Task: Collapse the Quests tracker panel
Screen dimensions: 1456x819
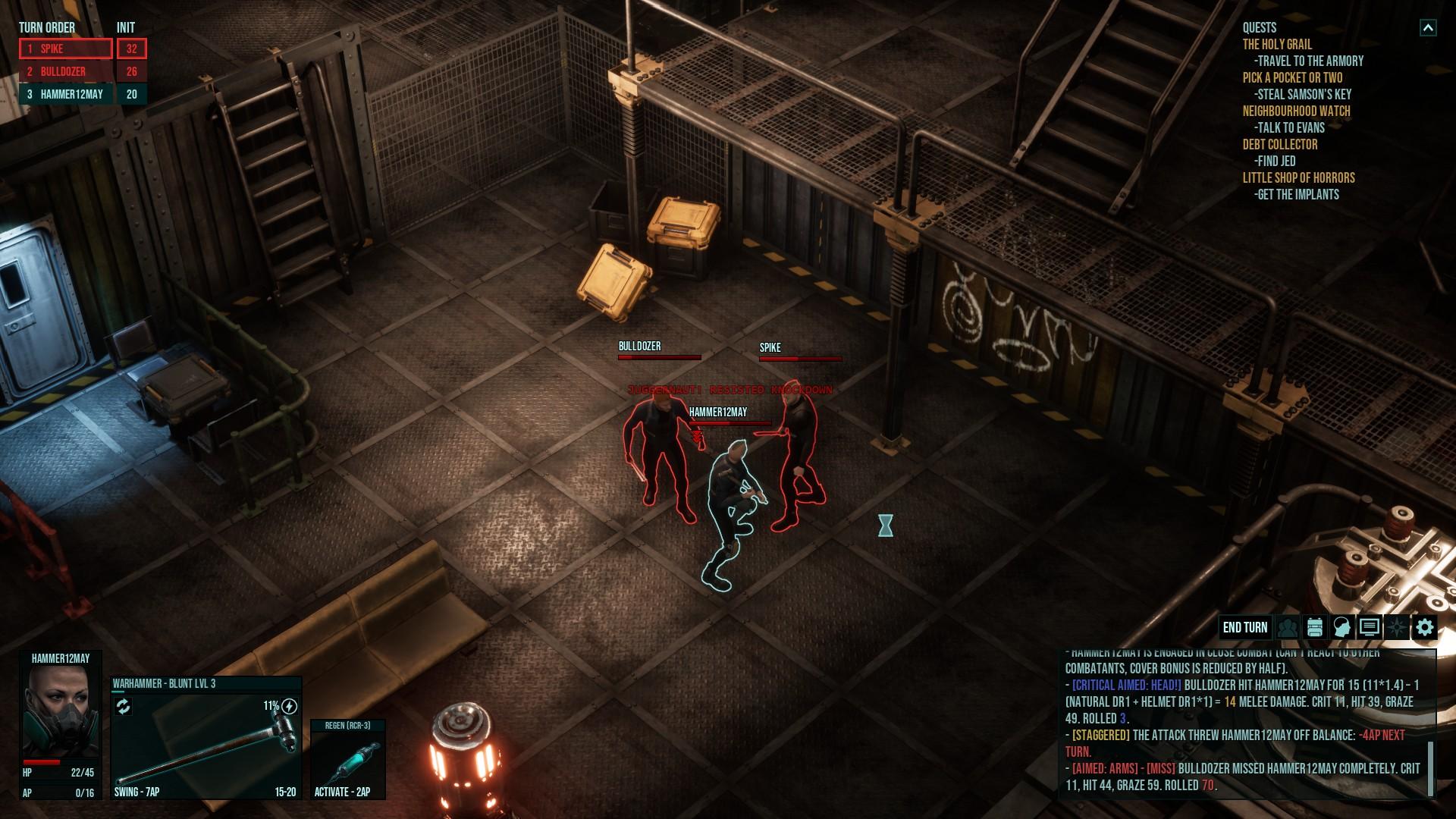Action: tap(1428, 28)
